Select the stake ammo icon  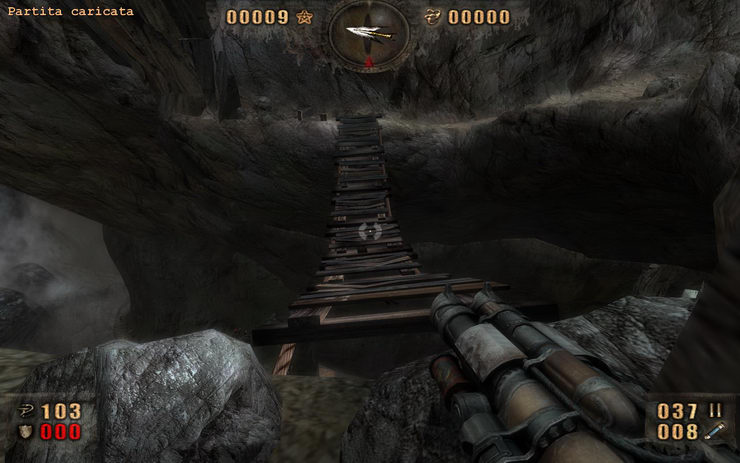click(715, 432)
